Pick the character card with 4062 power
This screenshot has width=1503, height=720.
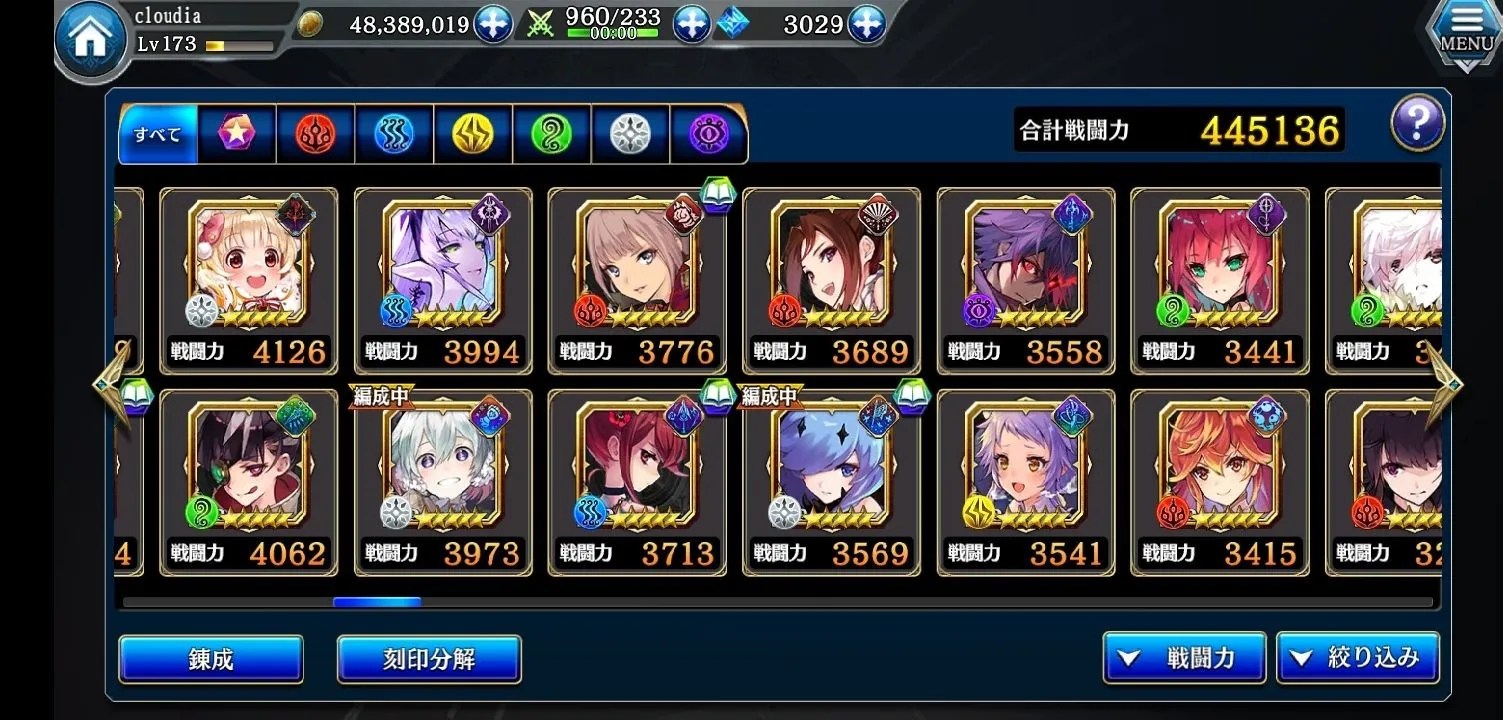click(249, 482)
